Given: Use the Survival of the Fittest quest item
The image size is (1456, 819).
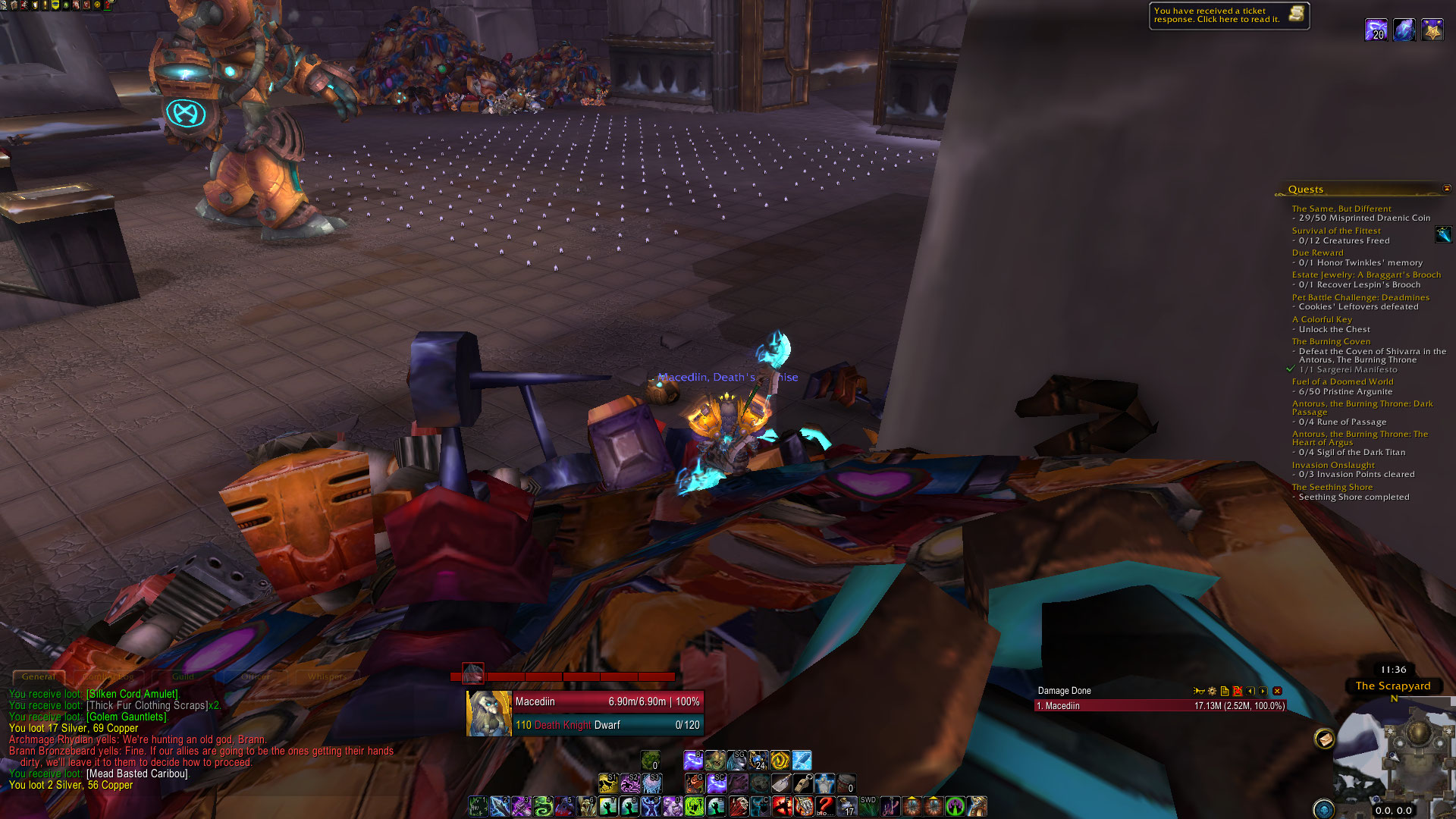Looking at the screenshot, I should tap(1443, 235).
